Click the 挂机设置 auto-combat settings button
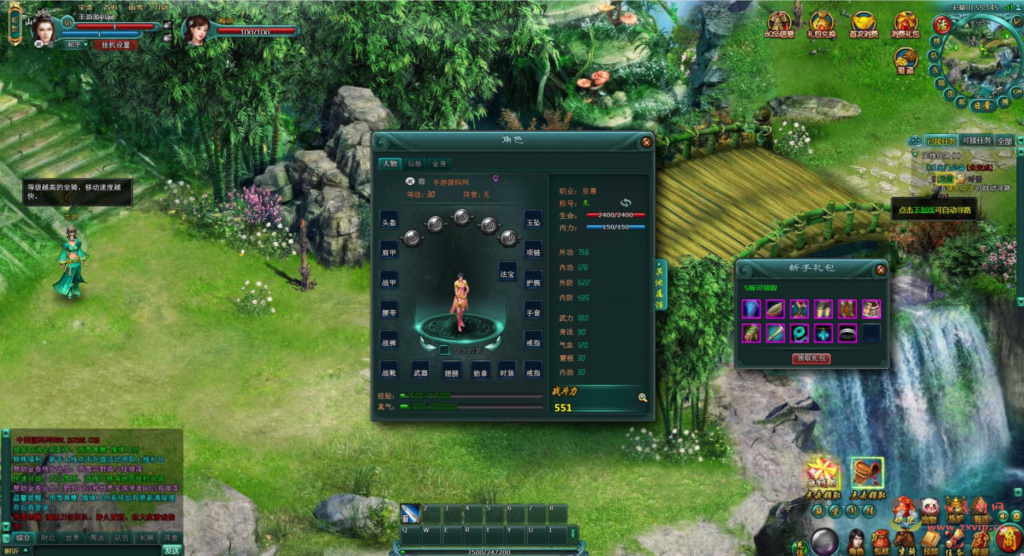1024x556 pixels. pos(114,45)
